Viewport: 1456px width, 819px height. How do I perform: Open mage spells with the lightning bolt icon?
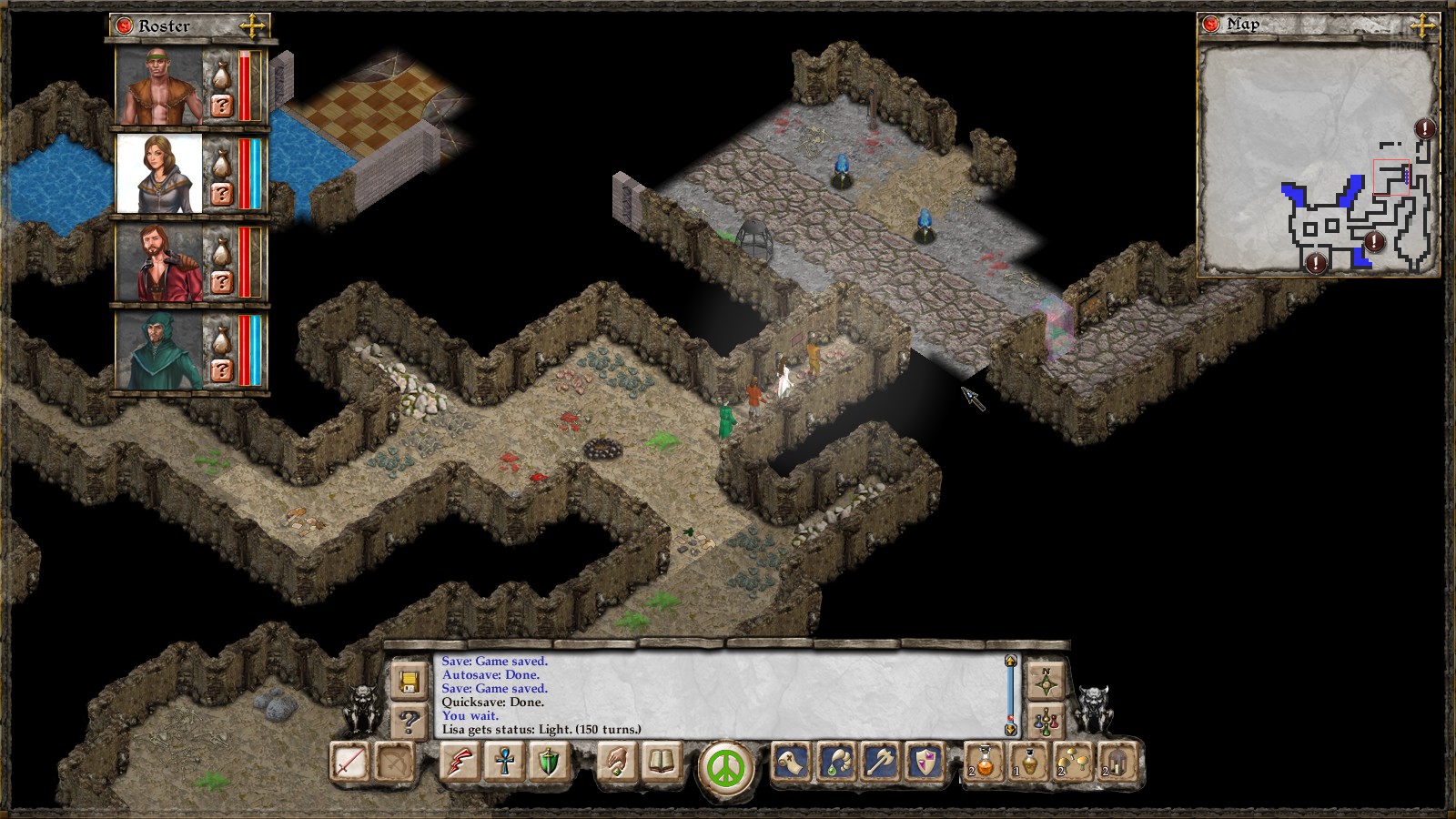(x=460, y=763)
